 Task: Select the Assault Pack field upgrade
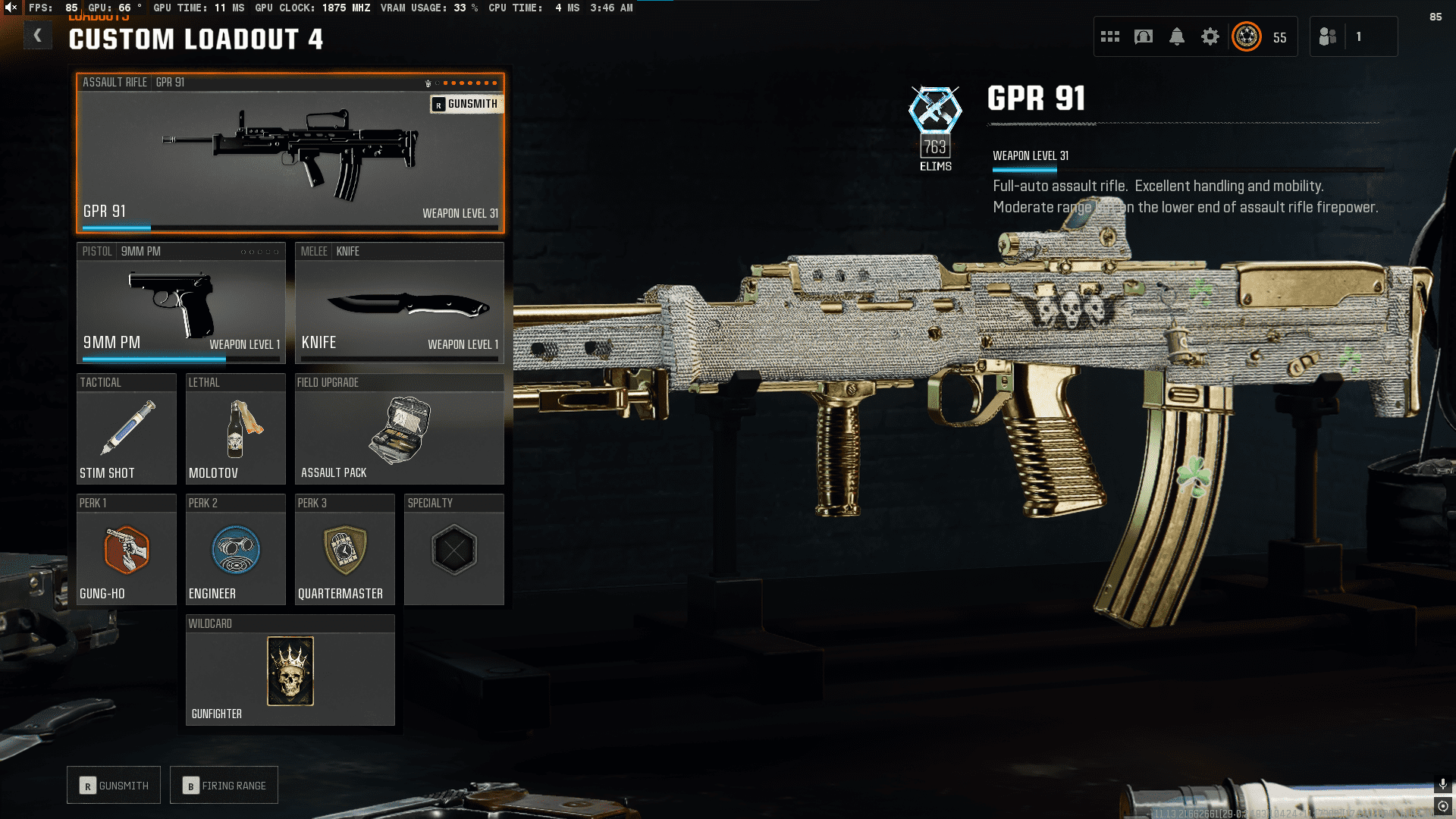(x=399, y=429)
